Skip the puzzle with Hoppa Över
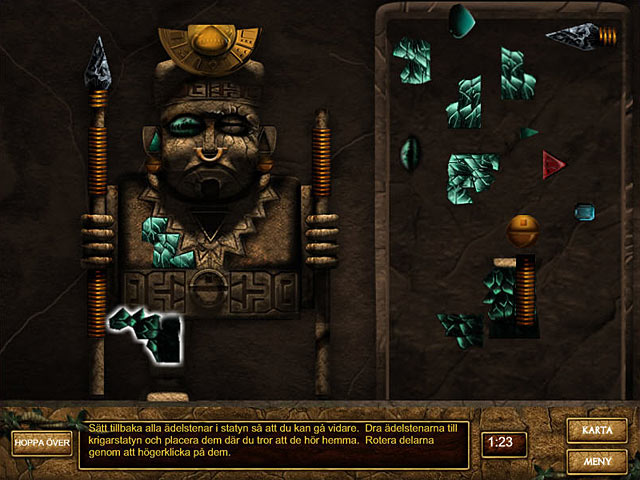This screenshot has width=640, height=480. (42, 443)
